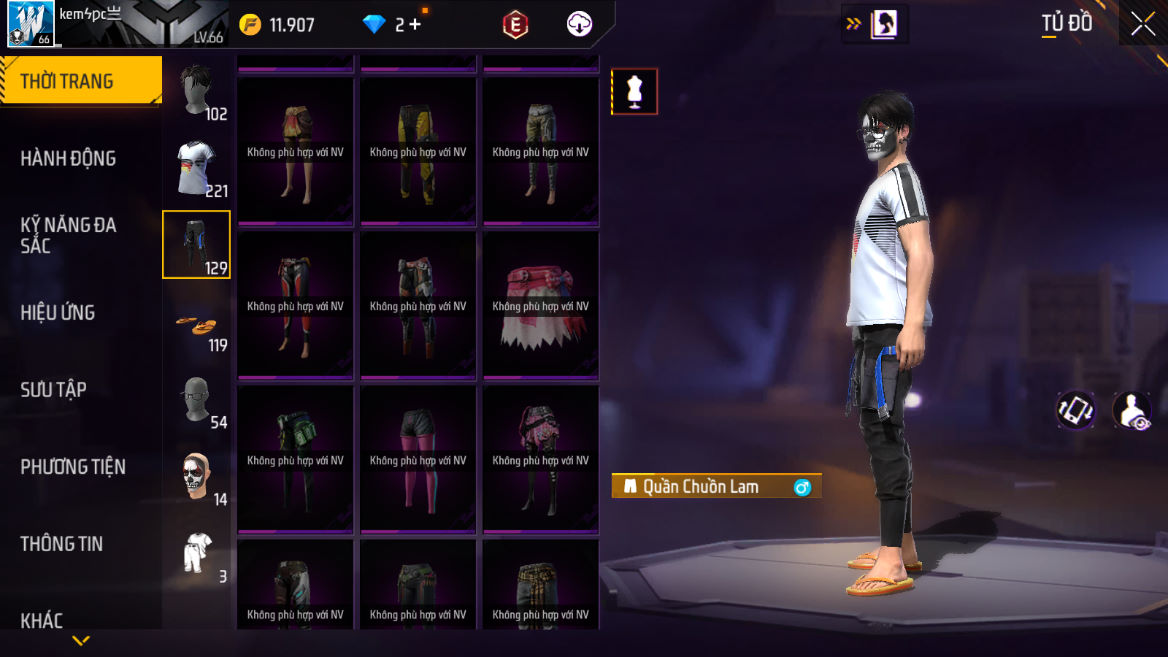Image resolution: width=1168 pixels, height=657 pixels.
Task: Open the mannequin outfit preset button
Action: (634, 92)
